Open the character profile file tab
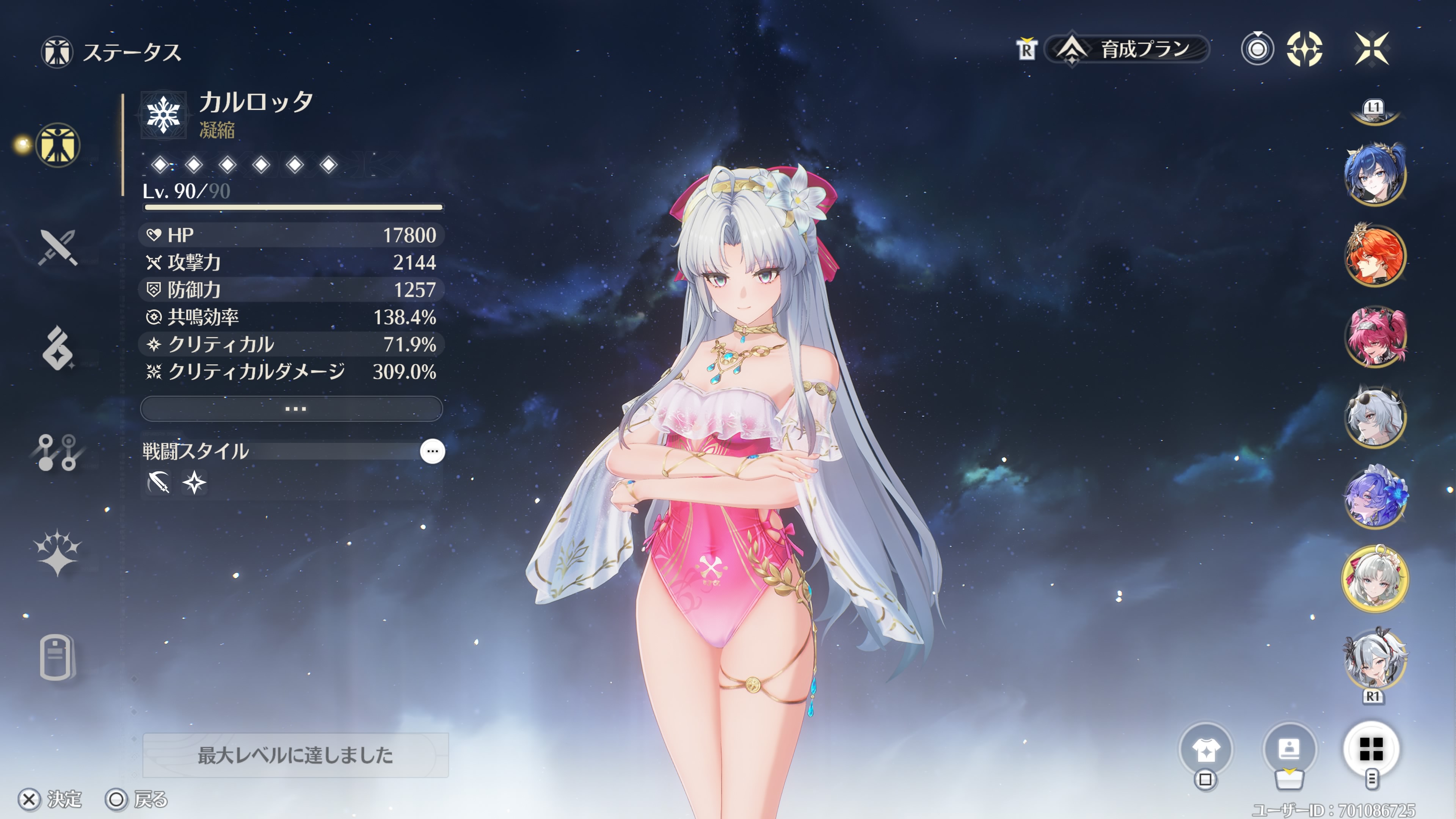The image size is (1456, 819). (x=58, y=657)
